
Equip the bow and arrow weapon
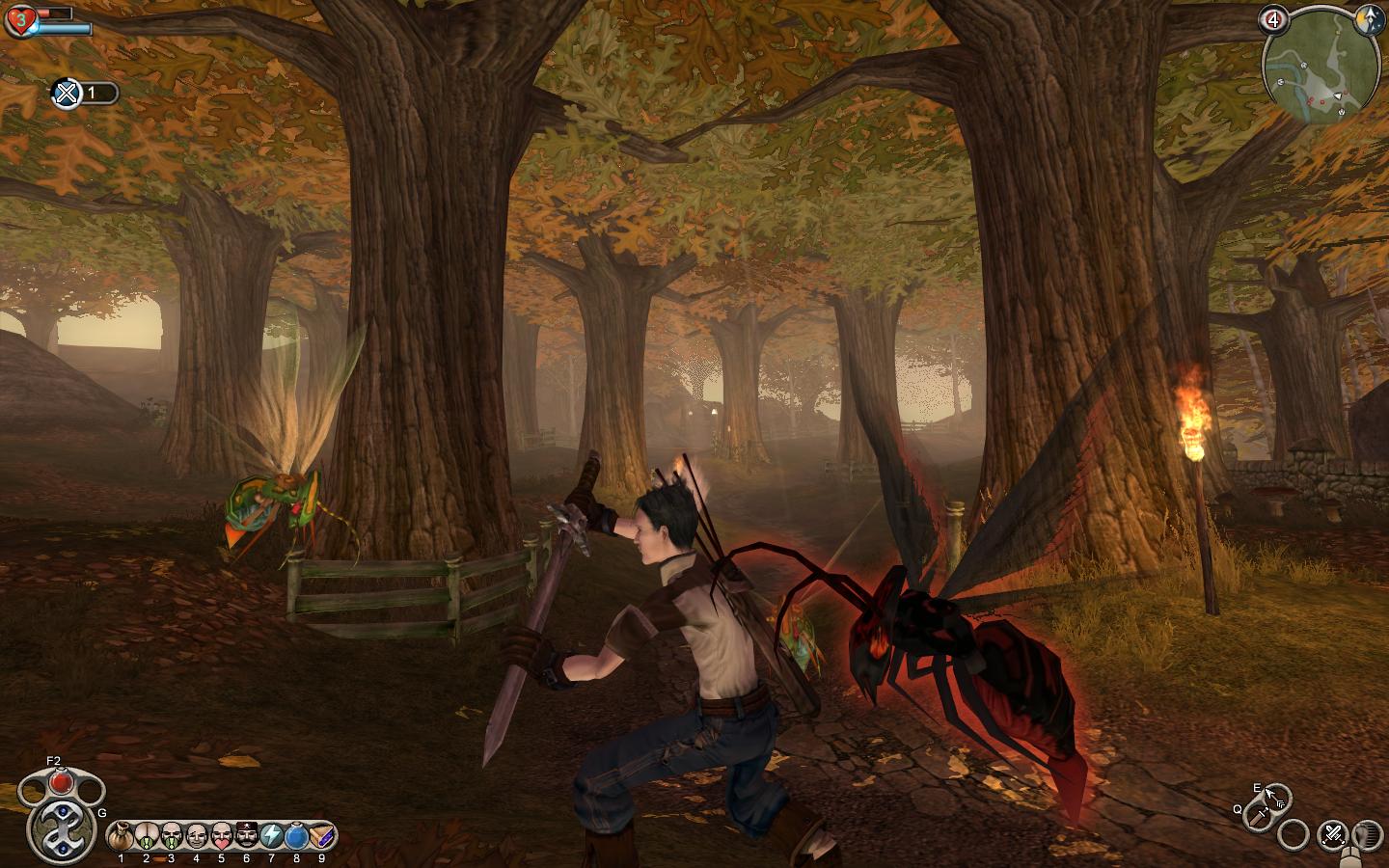(x=1276, y=797)
